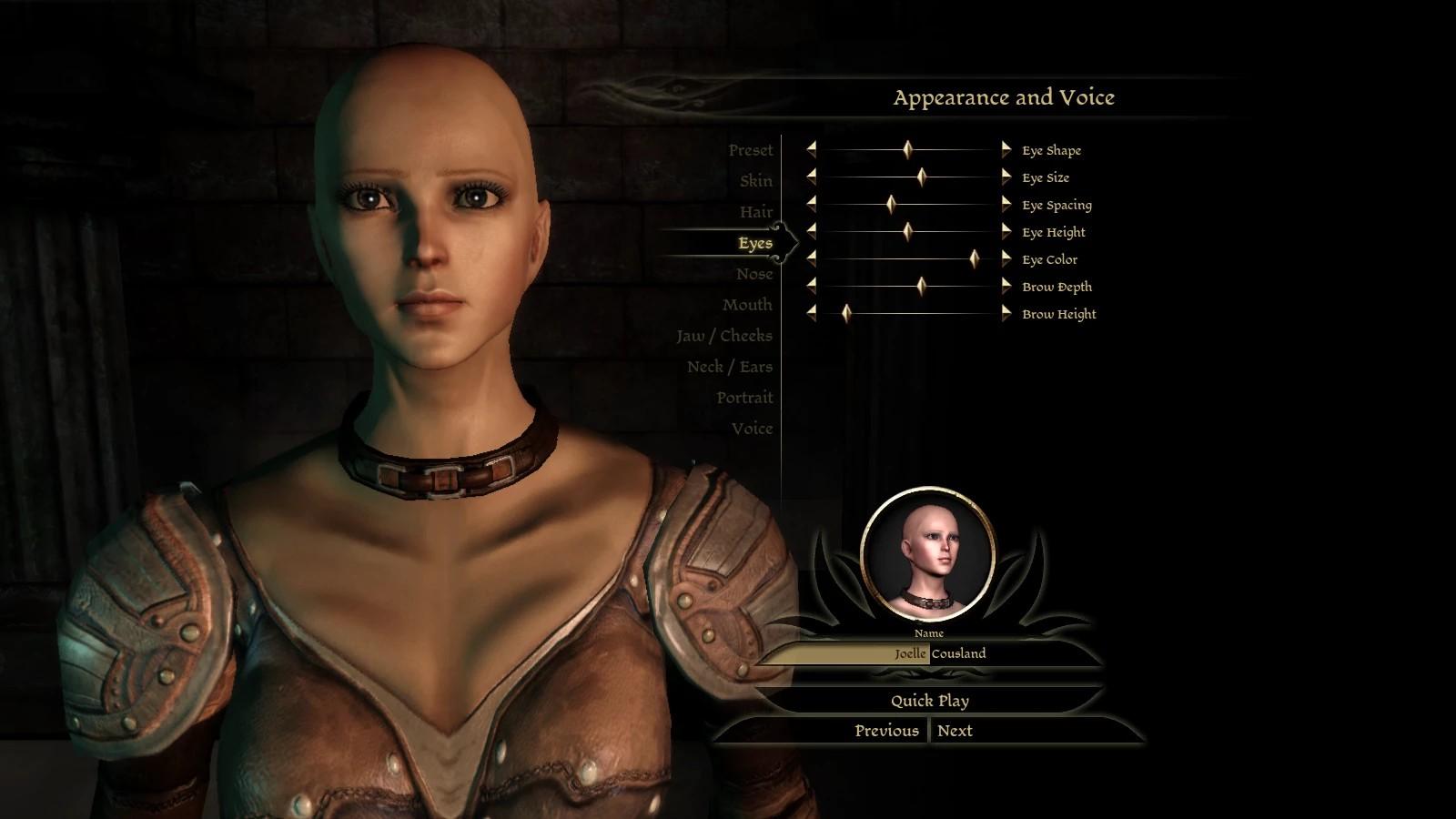The width and height of the screenshot is (1456, 819).
Task: Raise Brow Height with right arrow
Action: tap(1006, 313)
